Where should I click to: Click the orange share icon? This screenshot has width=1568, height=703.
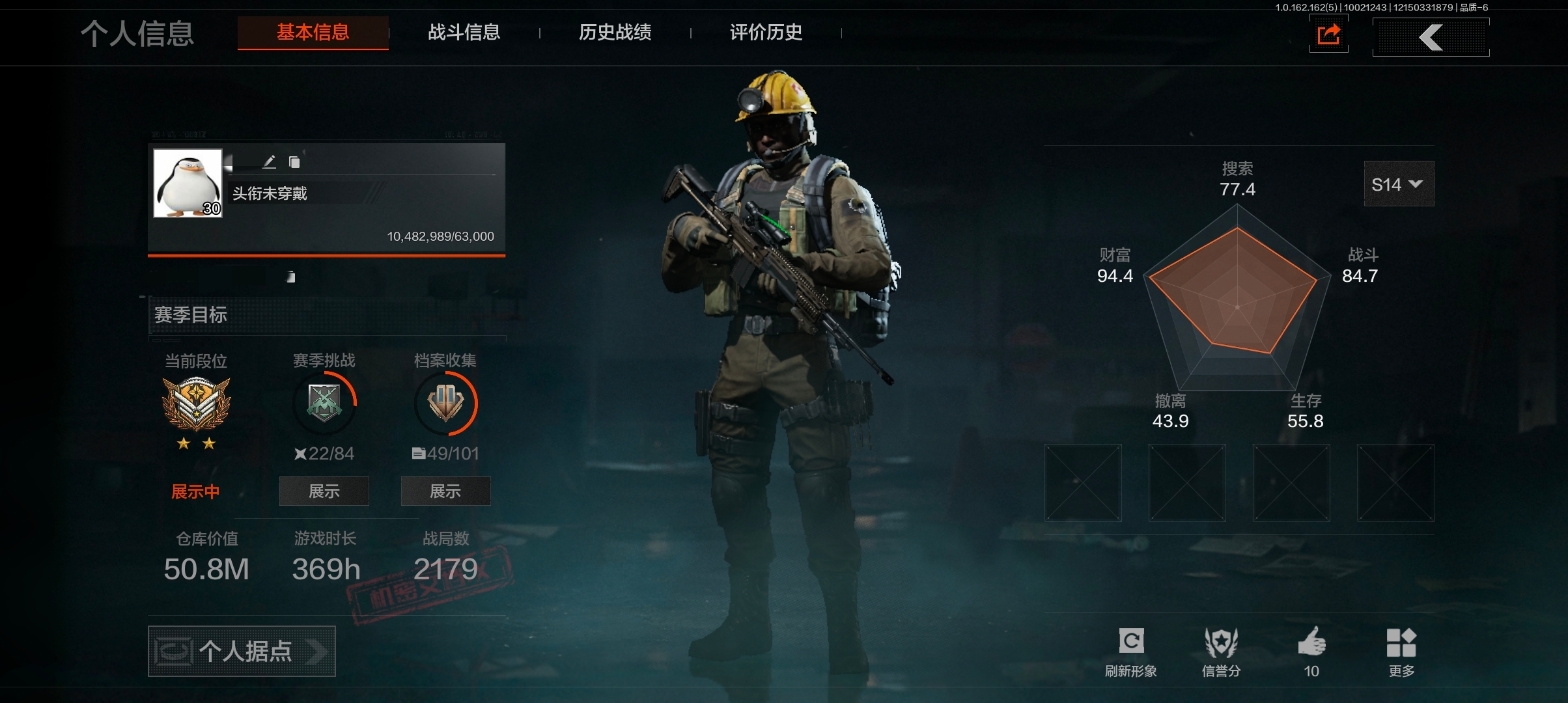pyautogui.click(x=1328, y=35)
